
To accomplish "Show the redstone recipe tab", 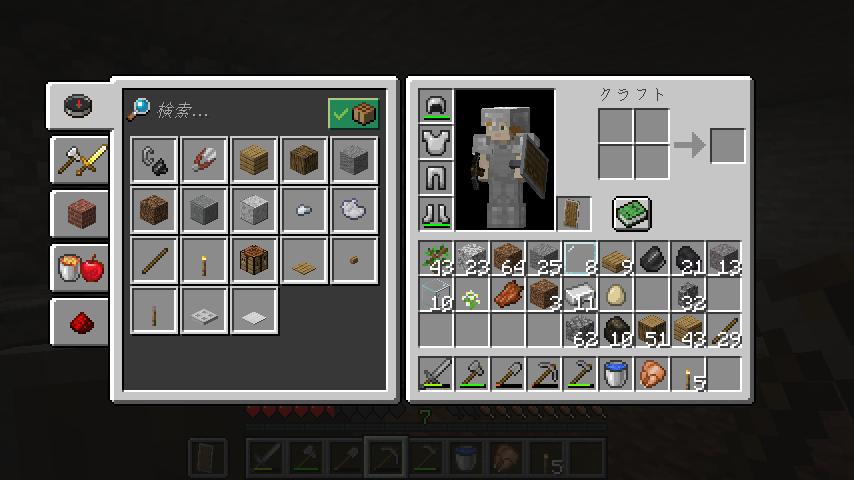I will tap(81, 322).
